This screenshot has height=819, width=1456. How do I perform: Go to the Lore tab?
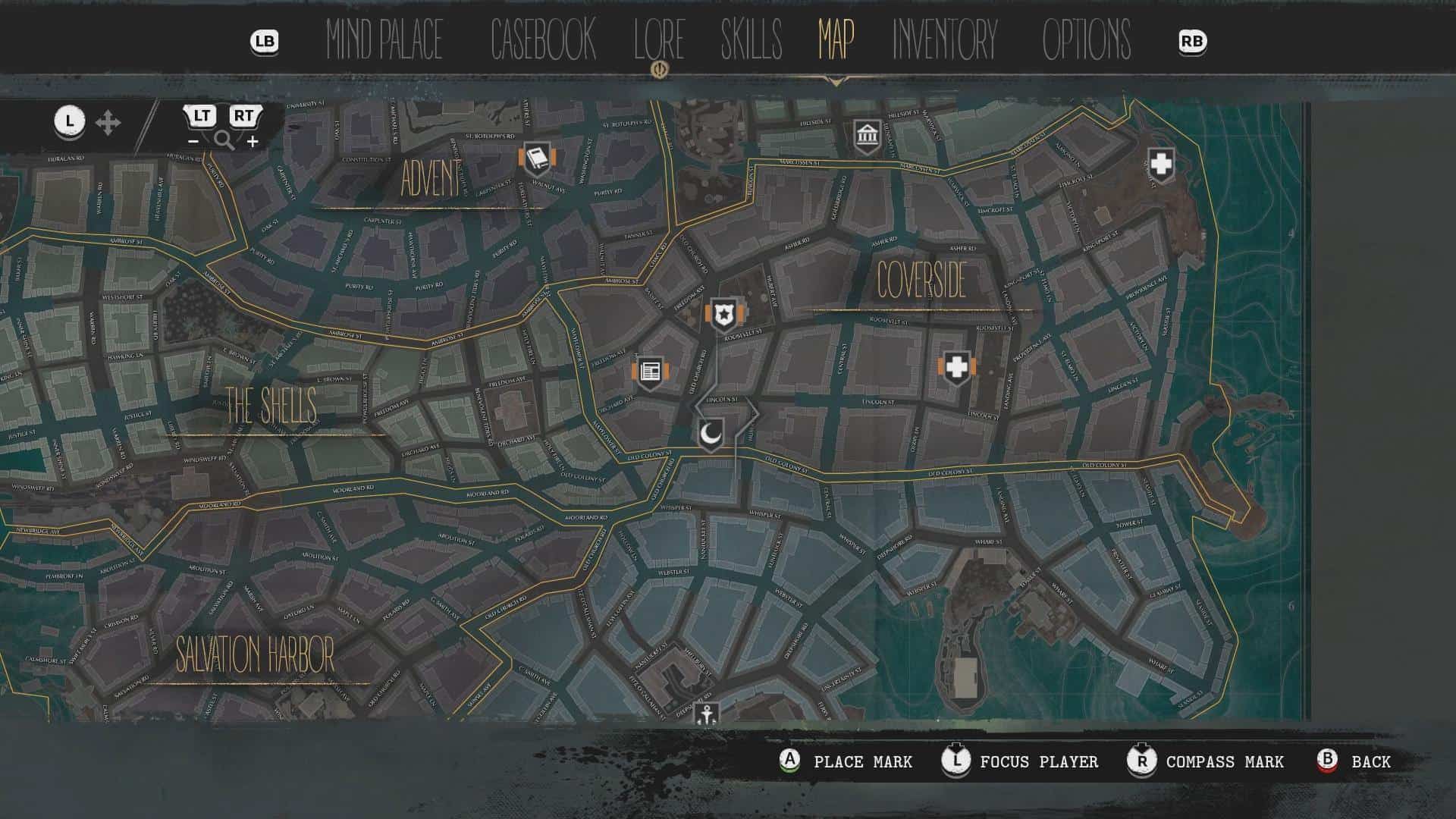pos(659,40)
